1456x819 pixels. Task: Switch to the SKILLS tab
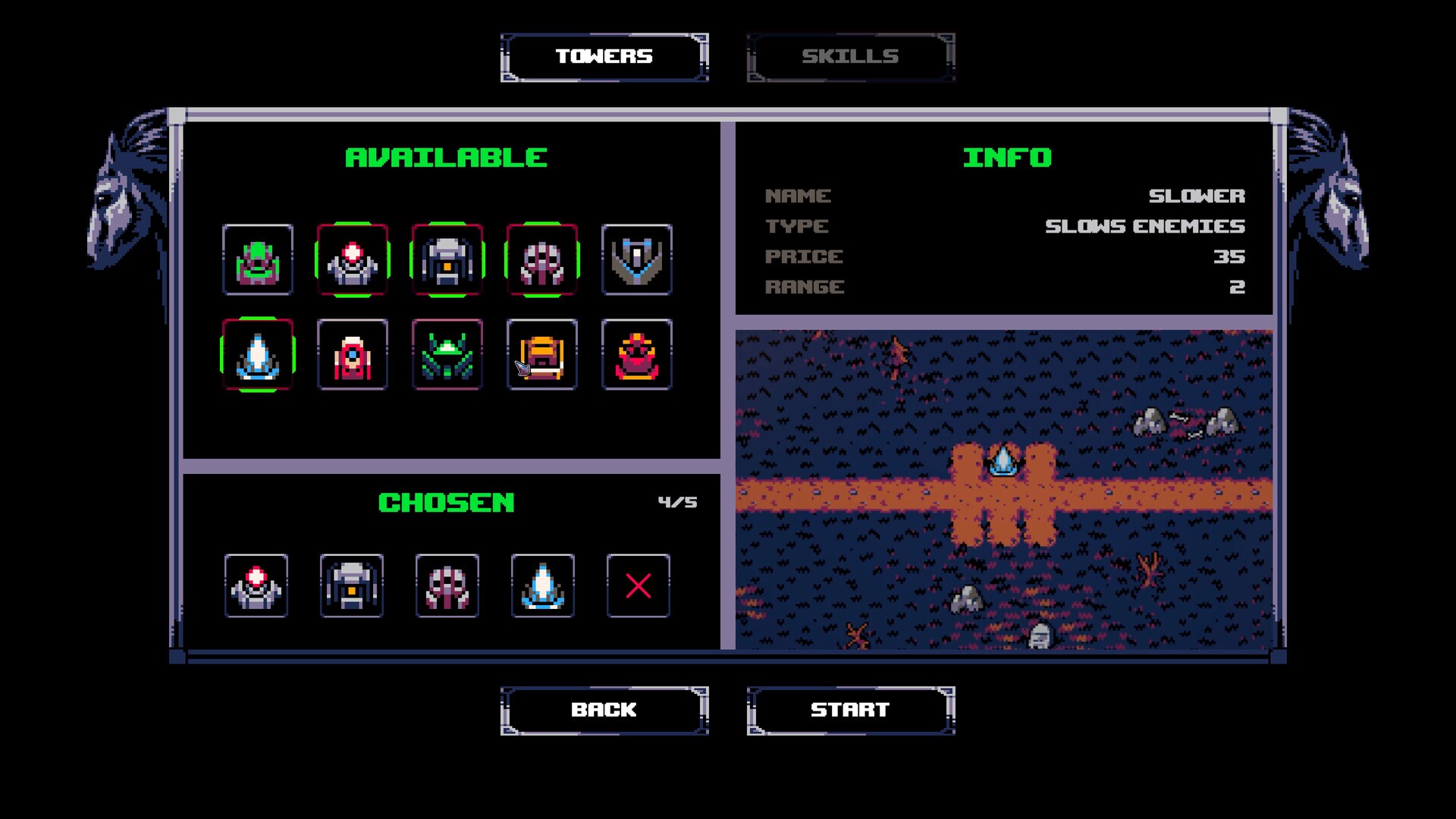click(850, 55)
